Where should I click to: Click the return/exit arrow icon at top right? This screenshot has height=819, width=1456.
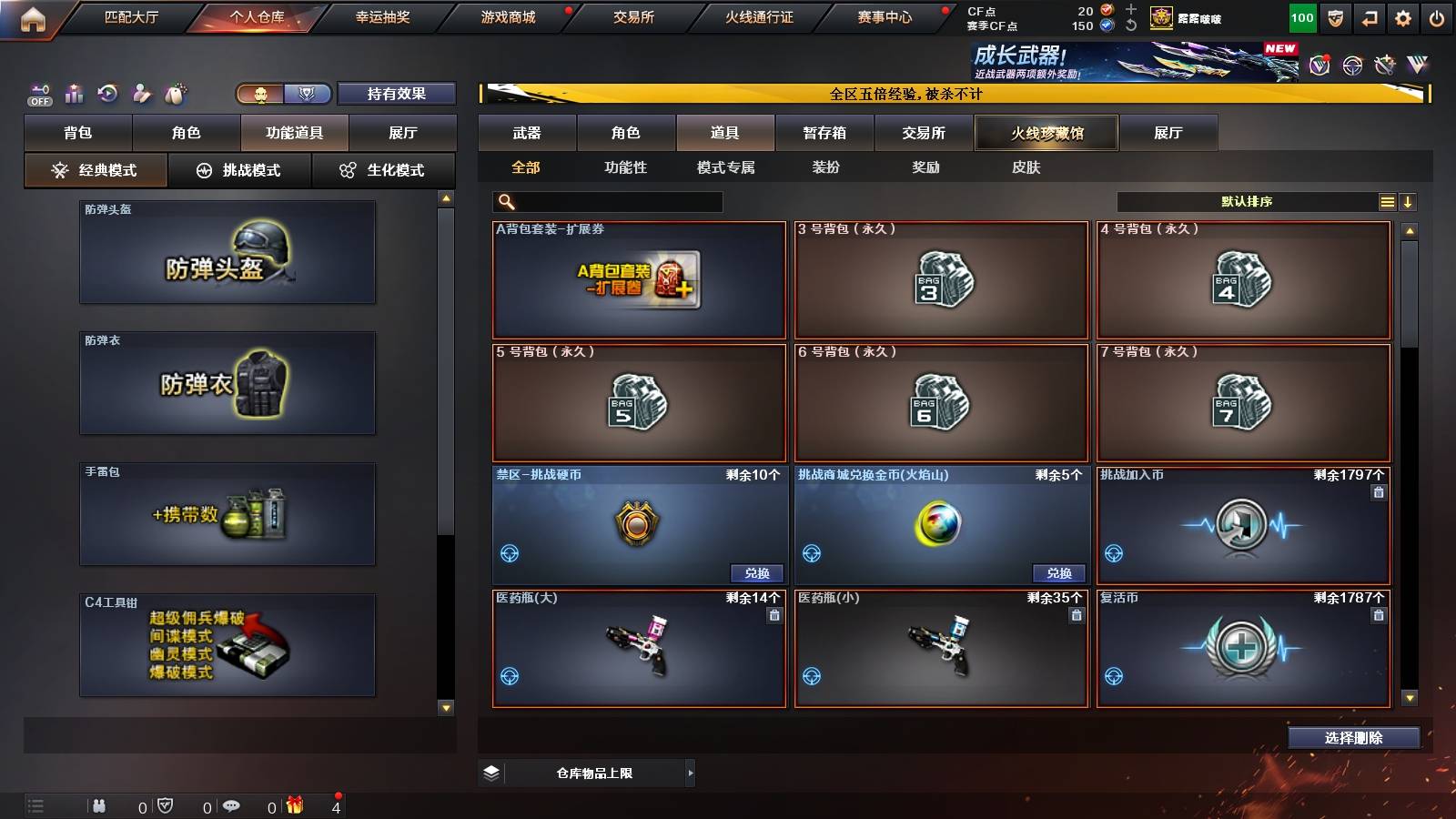1368,17
